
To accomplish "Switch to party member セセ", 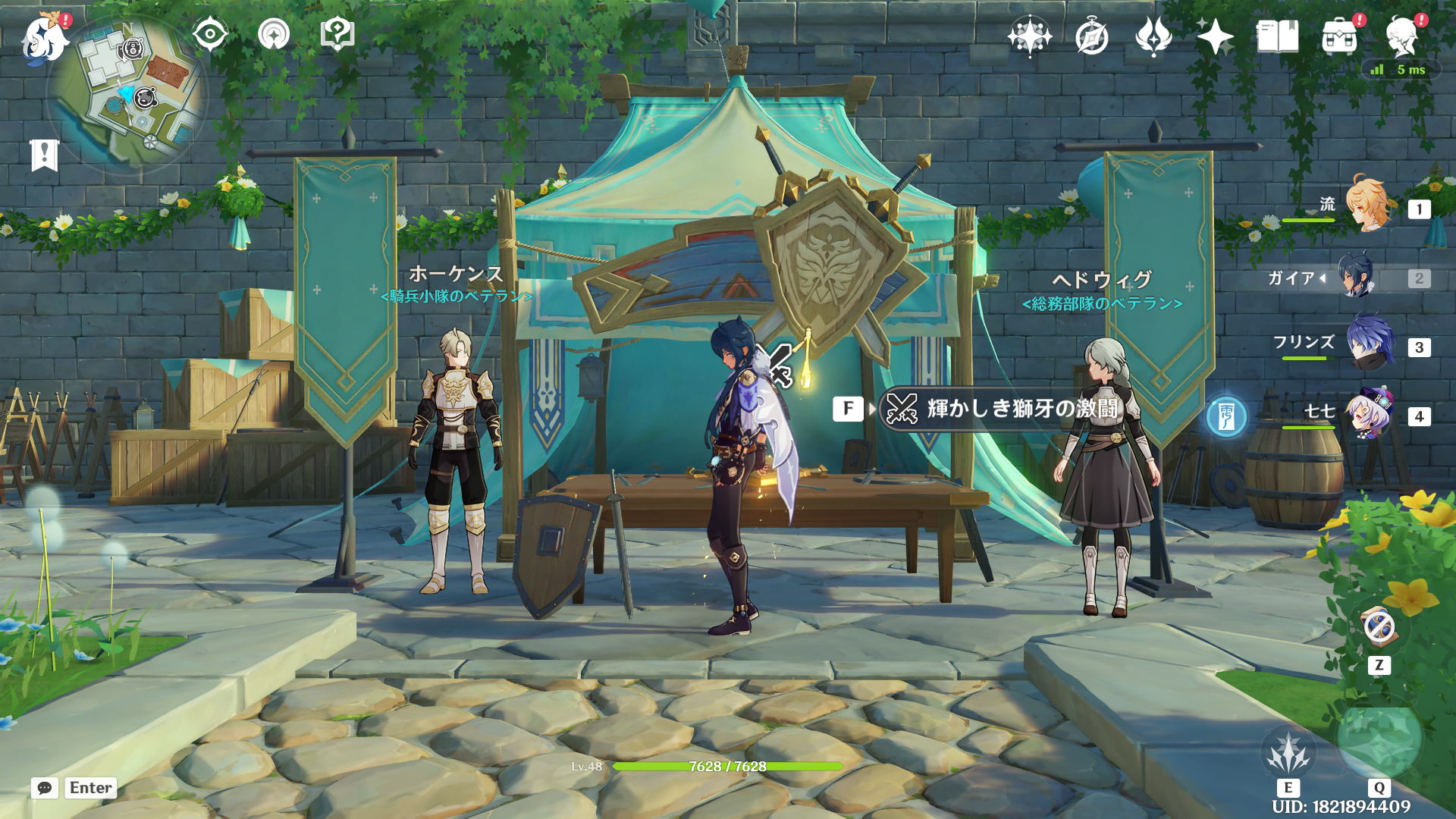I will point(1368,415).
